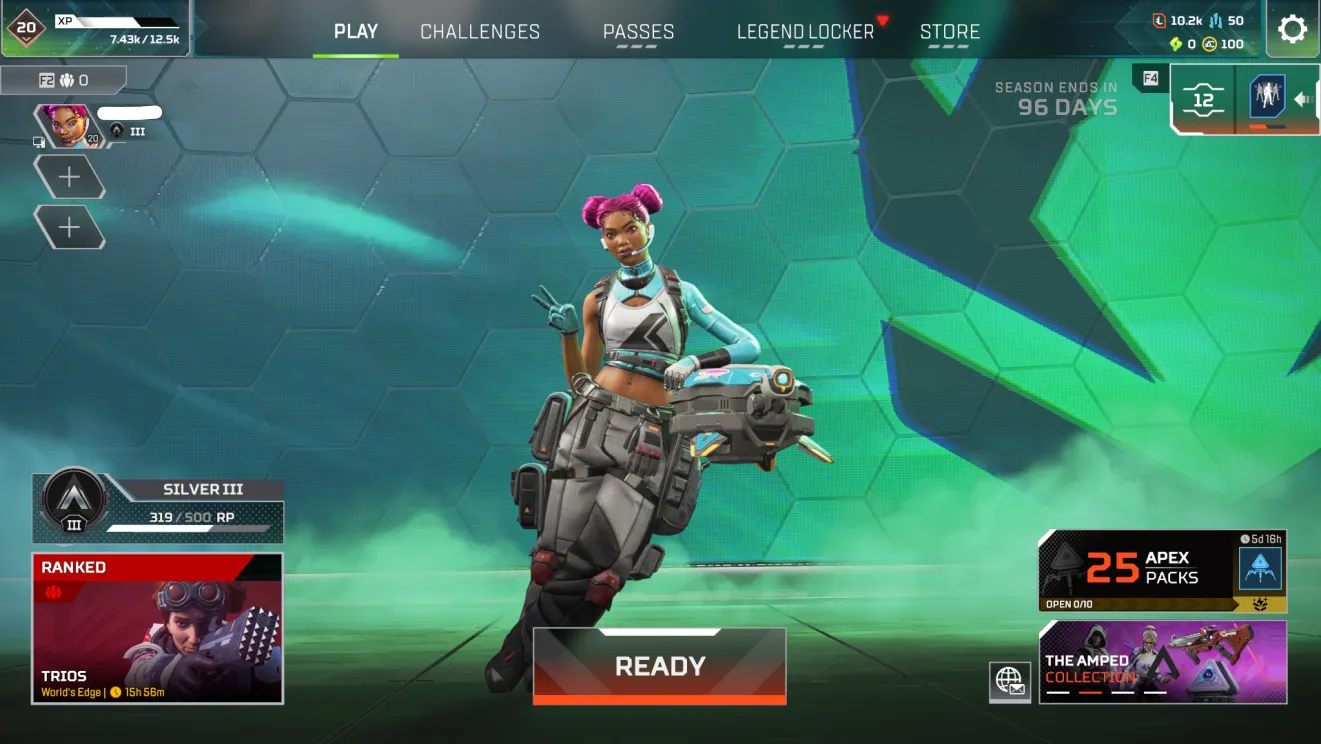Open the Passes tab
Viewport: 1321px width, 744px height.
click(x=638, y=32)
